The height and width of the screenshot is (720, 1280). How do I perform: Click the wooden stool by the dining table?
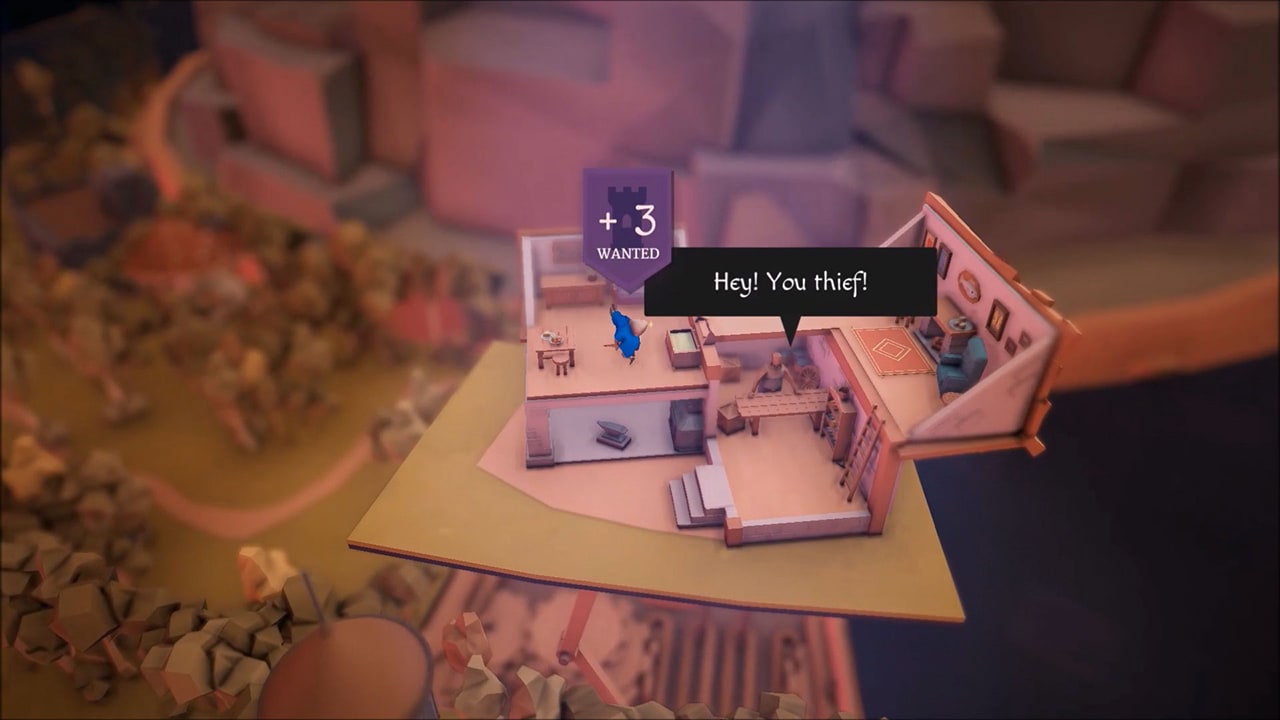561,362
